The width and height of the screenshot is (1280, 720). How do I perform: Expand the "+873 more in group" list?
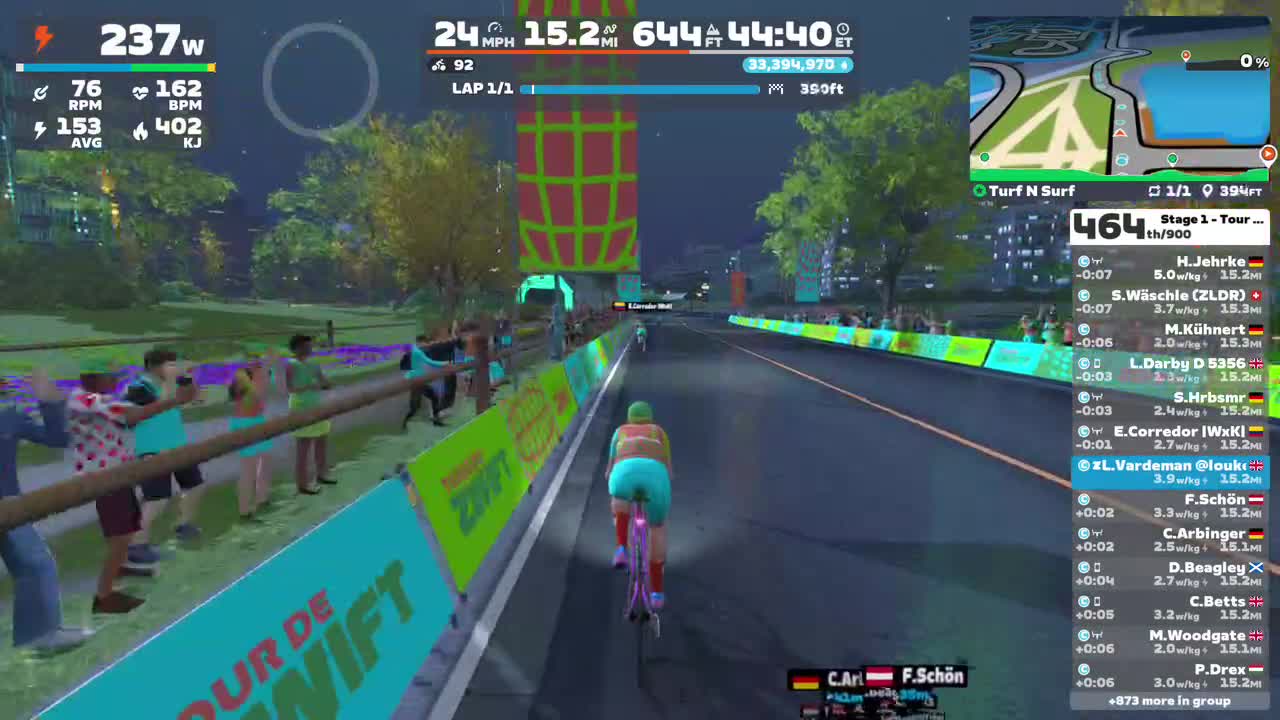(x=1170, y=702)
